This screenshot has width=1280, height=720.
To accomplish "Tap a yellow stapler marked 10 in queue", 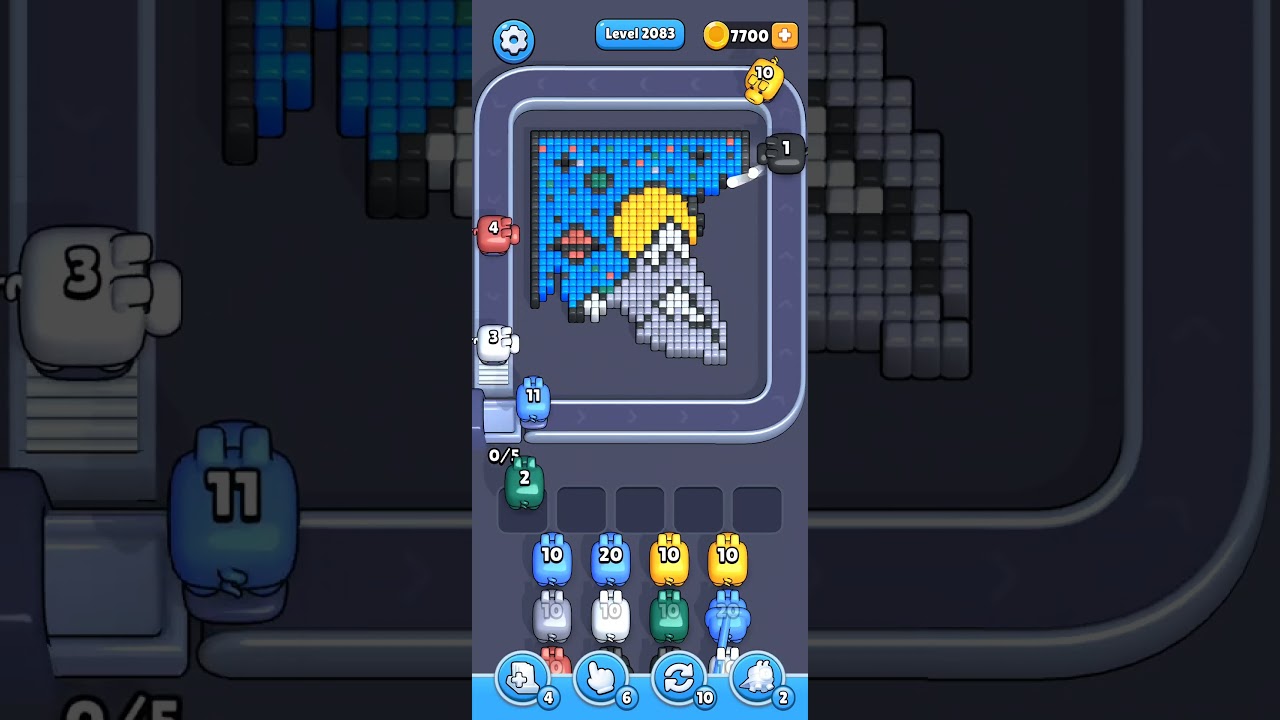I will point(670,562).
